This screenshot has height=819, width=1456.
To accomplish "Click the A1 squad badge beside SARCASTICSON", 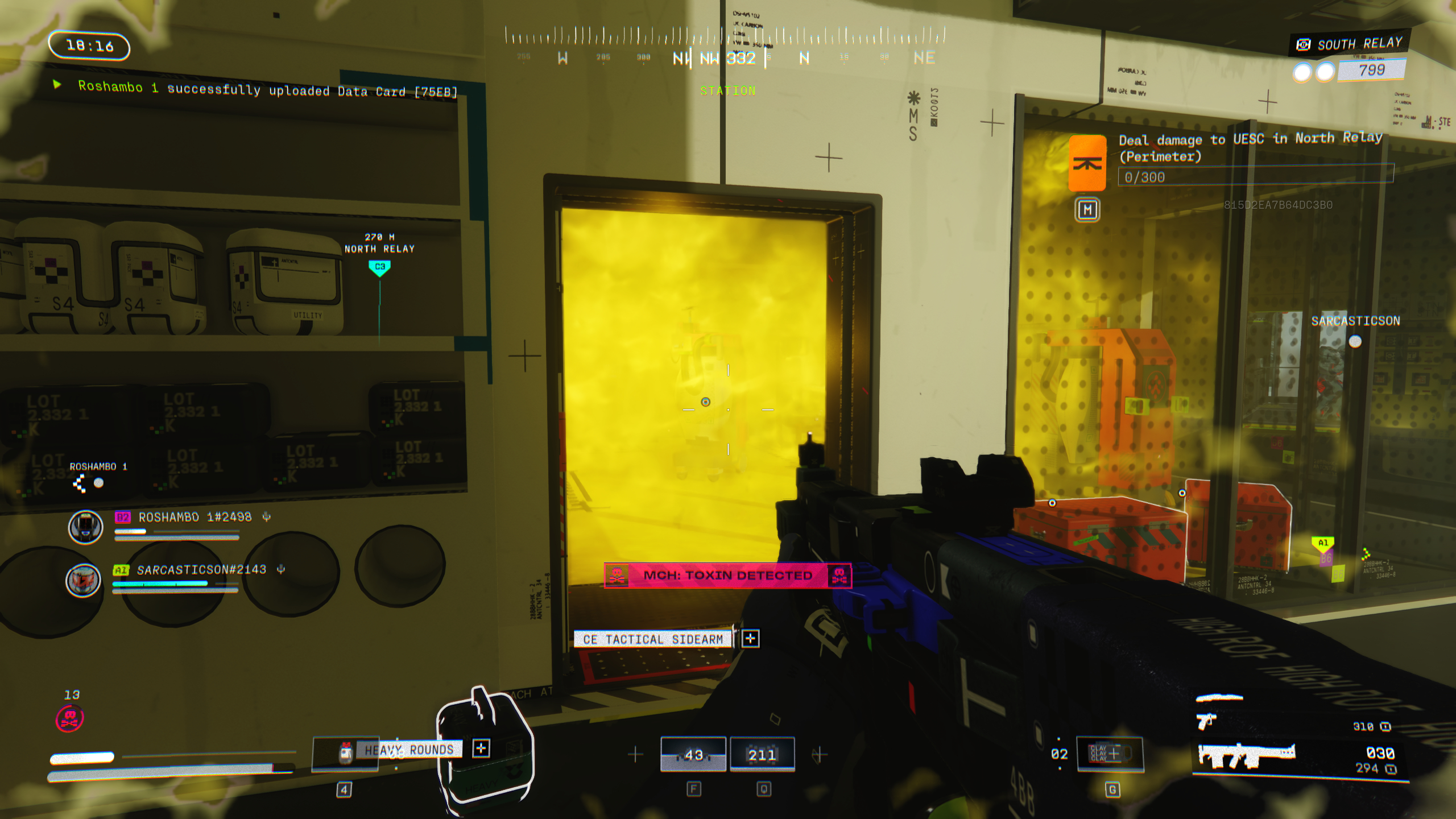I will (x=121, y=570).
